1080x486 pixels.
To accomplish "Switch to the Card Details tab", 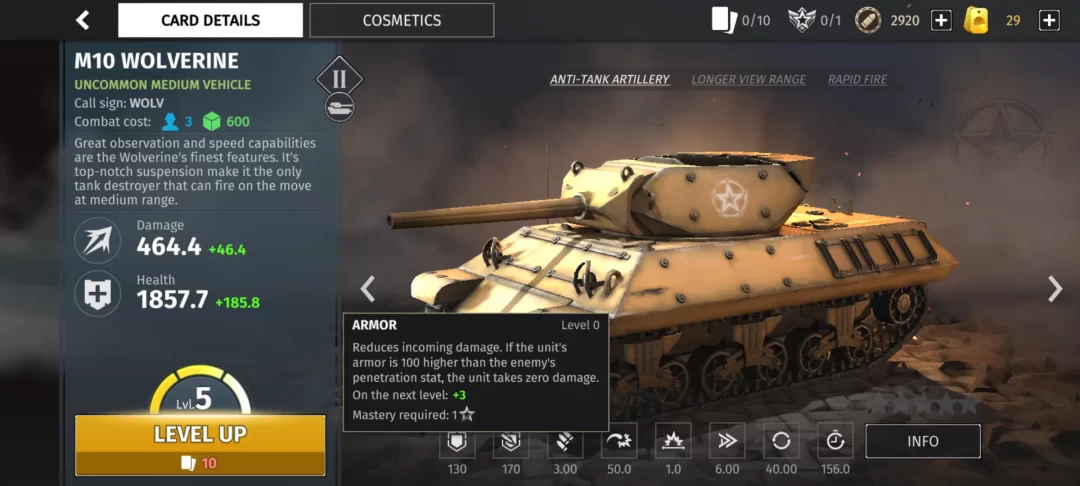I will click(x=210, y=20).
